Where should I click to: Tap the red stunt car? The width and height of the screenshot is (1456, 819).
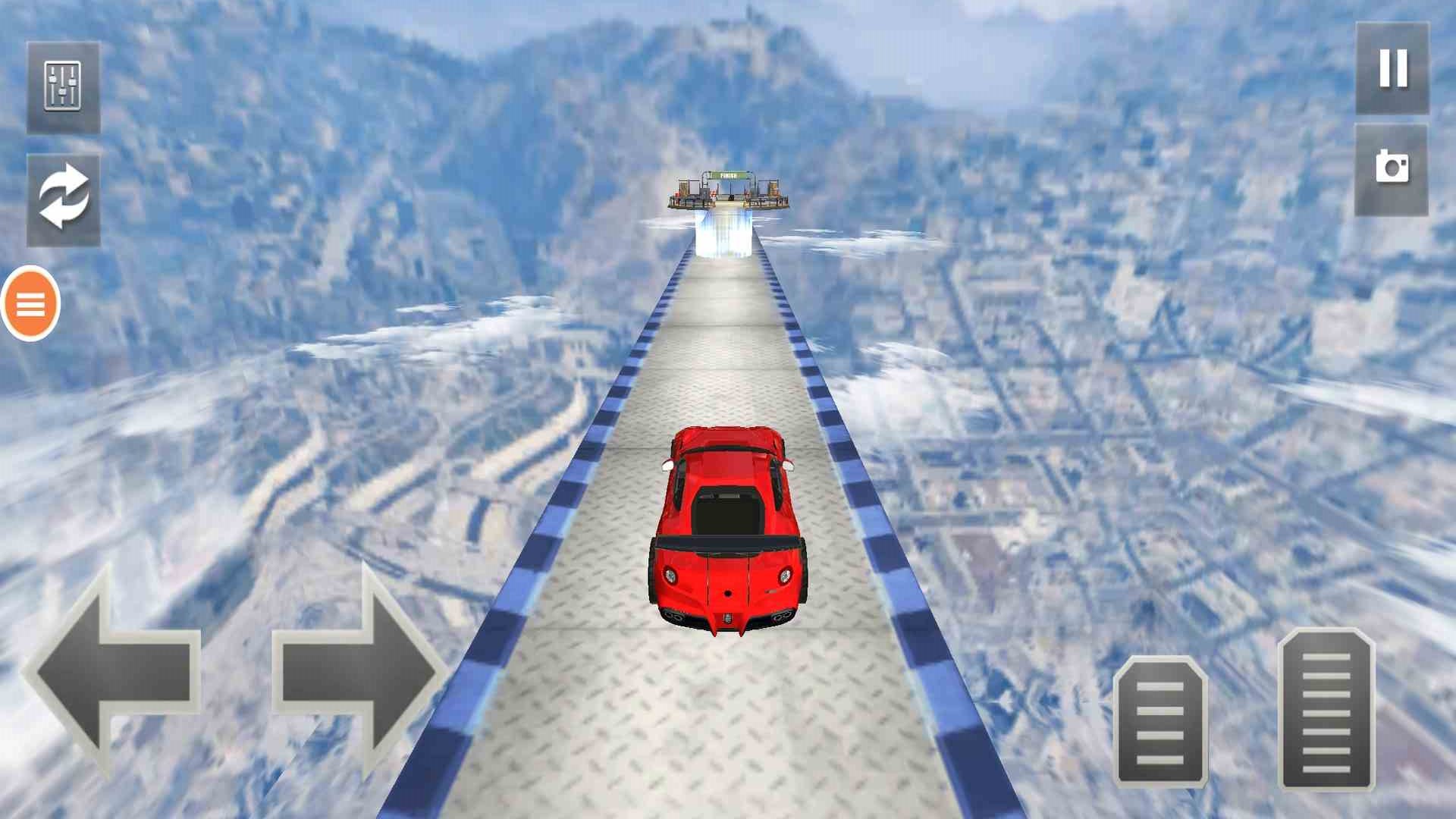728,531
